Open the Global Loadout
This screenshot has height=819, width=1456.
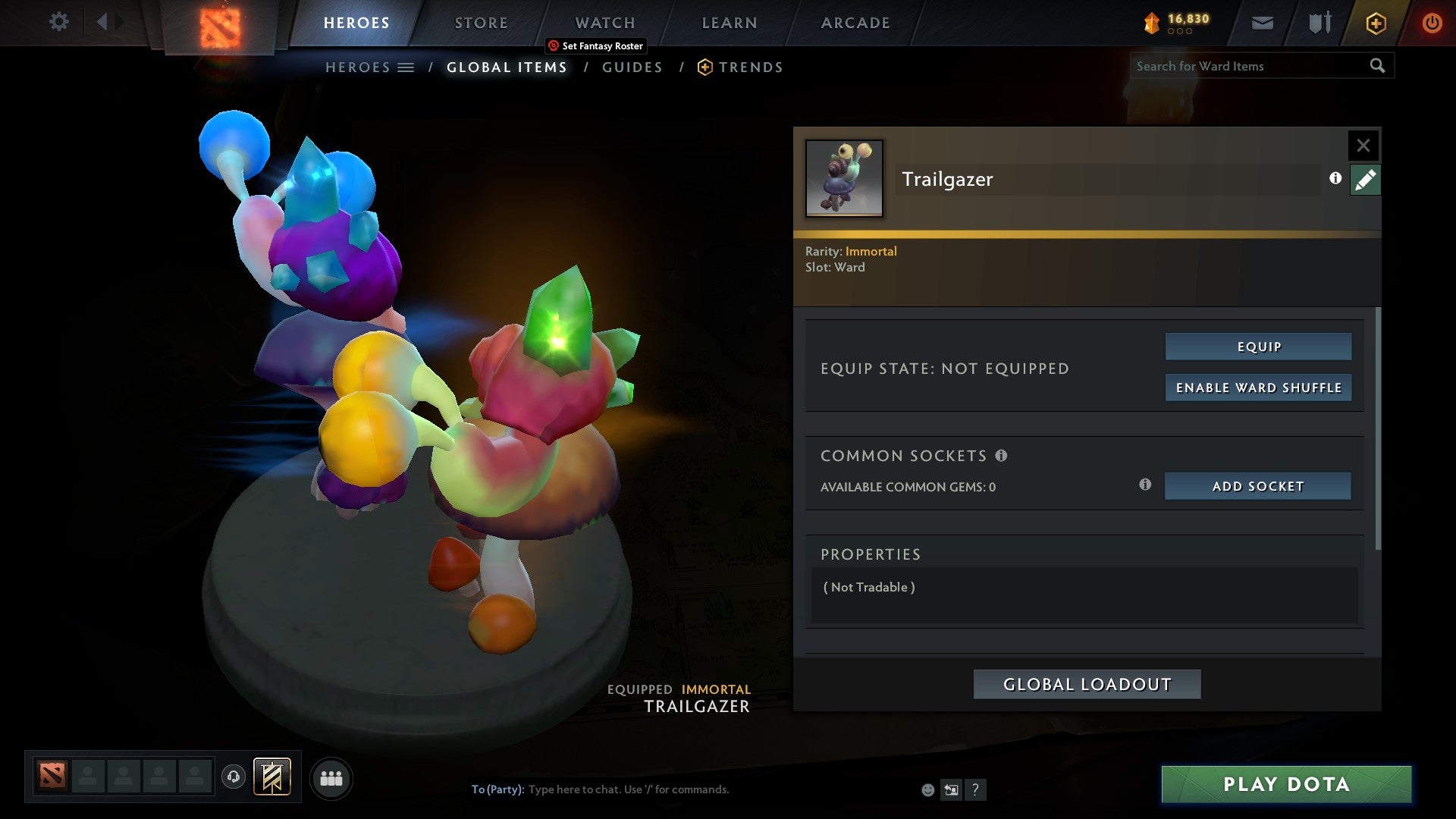(1087, 683)
